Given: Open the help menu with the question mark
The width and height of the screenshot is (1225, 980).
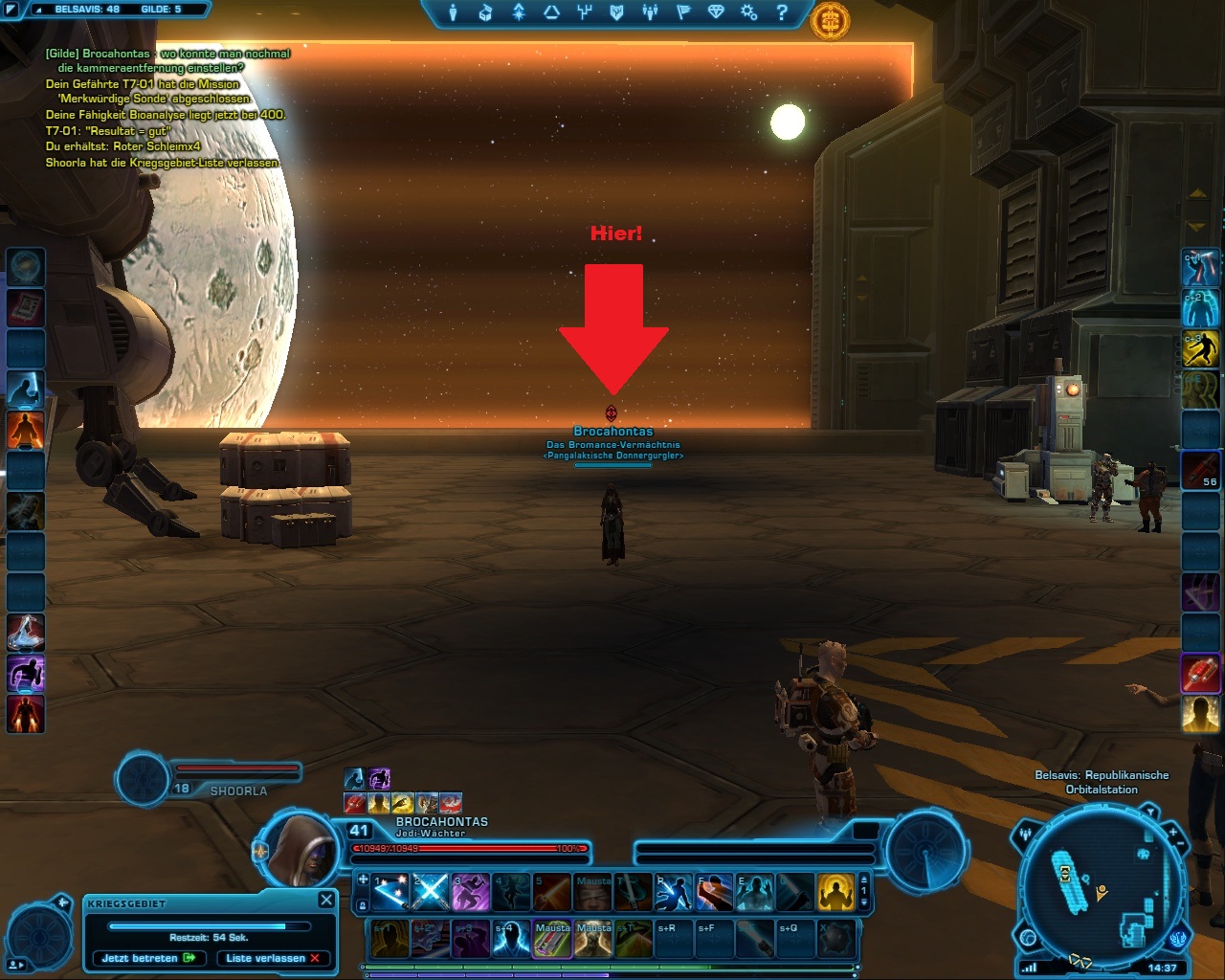Looking at the screenshot, I should point(783,12).
